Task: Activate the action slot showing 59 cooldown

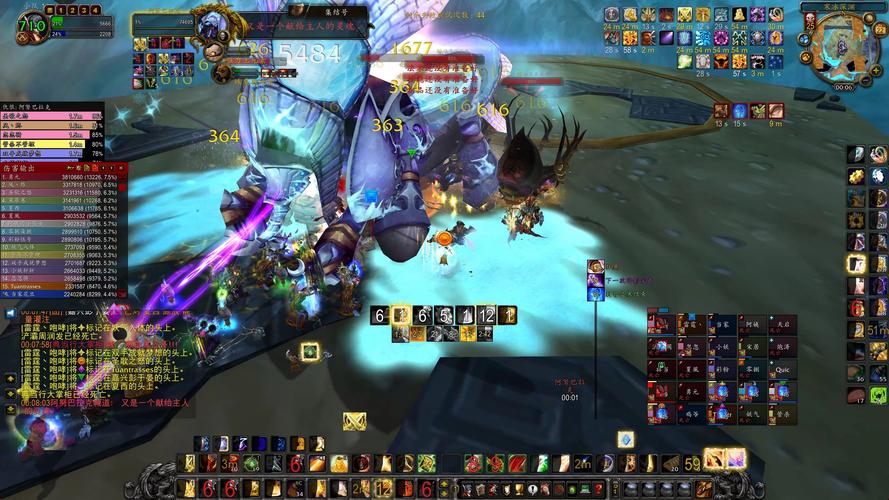Action: click(x=693, y=463)
